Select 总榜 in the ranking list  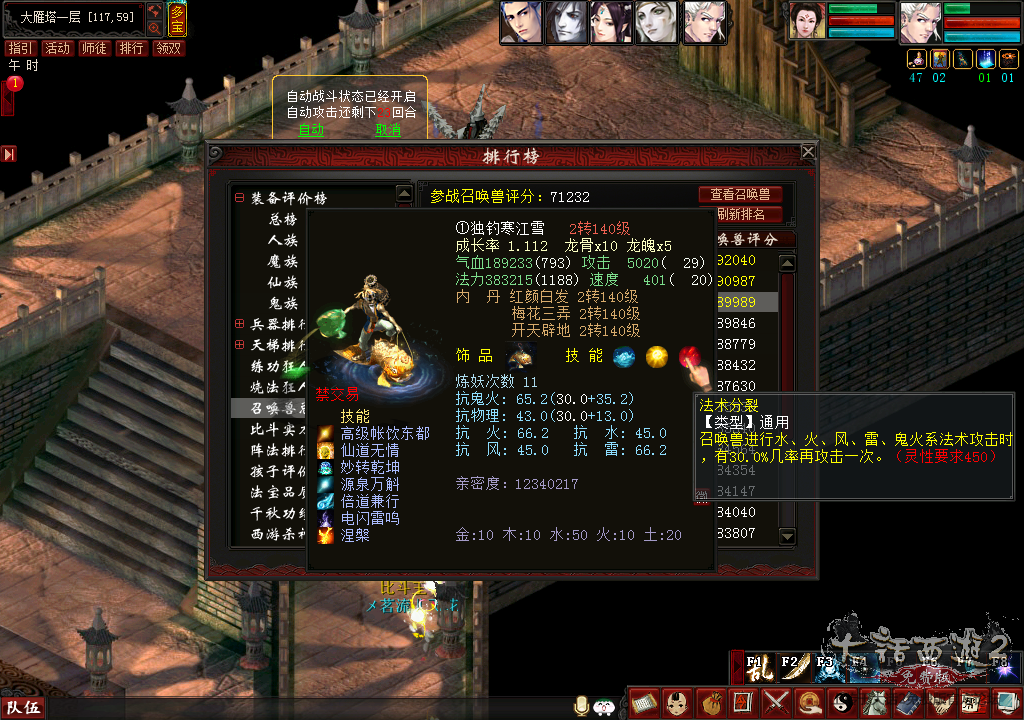283,219
